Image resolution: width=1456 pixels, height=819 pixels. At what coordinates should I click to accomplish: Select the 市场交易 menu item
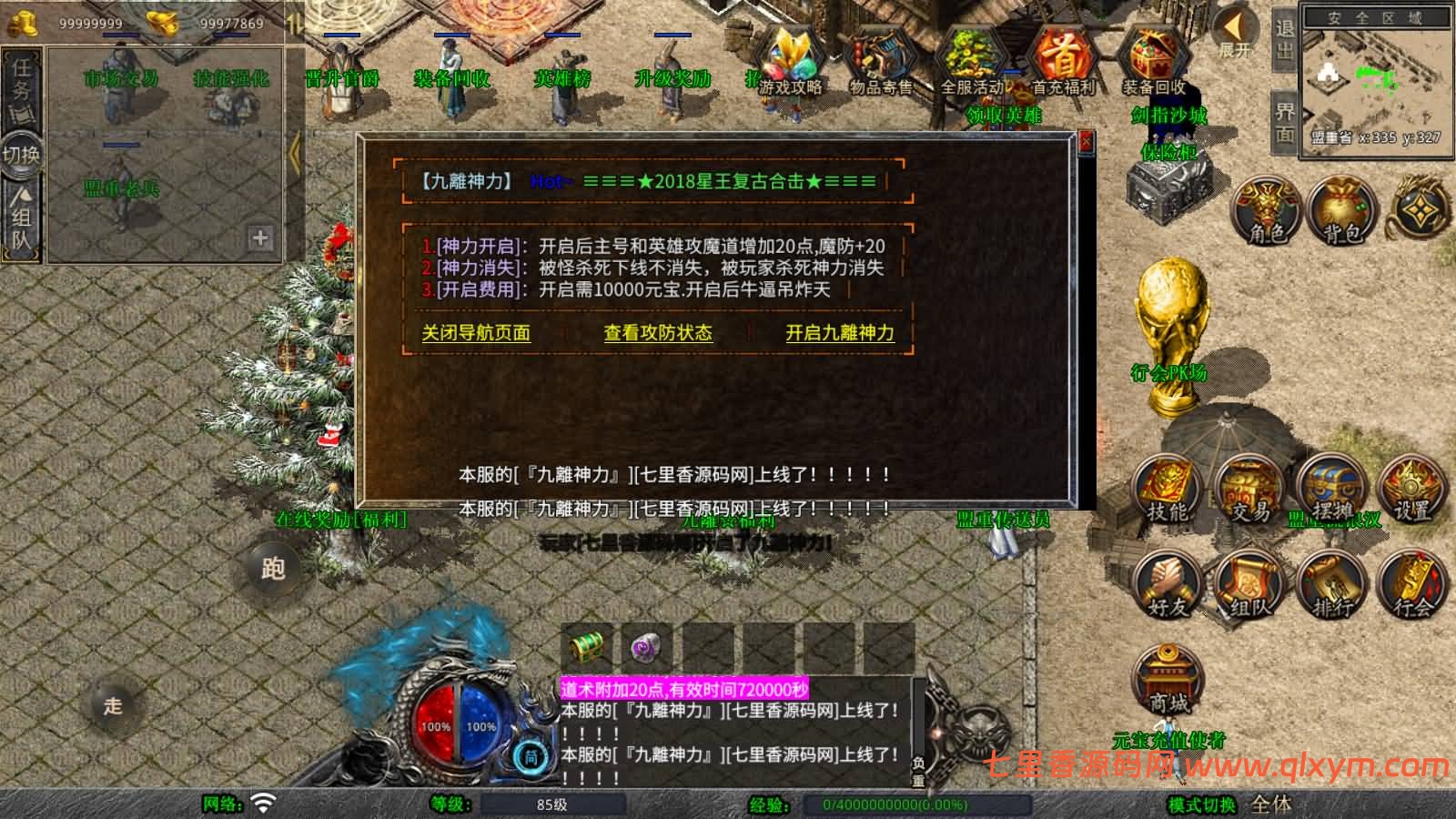point(121,78)
